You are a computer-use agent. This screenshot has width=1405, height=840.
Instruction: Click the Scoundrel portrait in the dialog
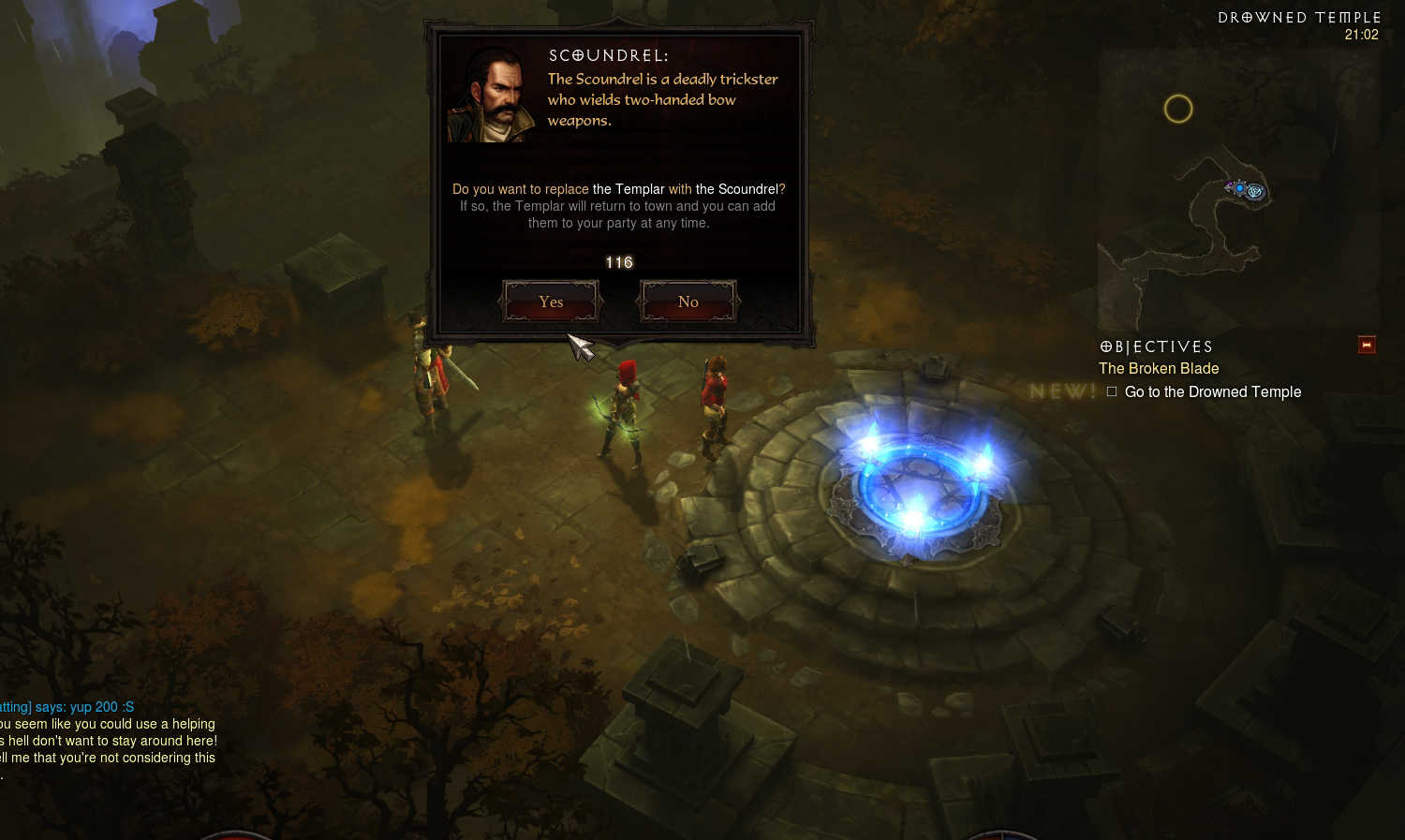(491, 94)
